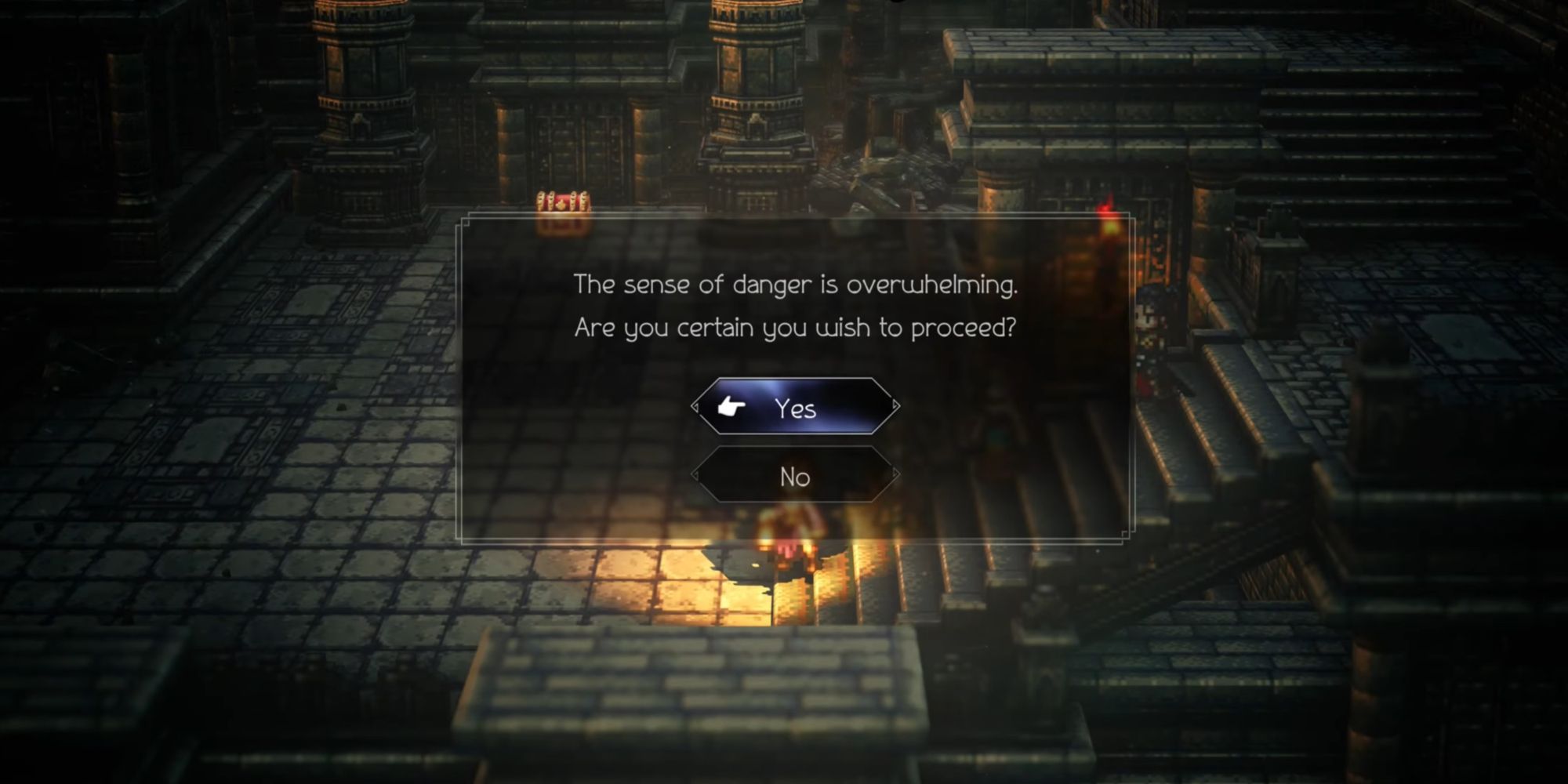Image resolution: width=1568 pixels, height=784 pixels.
Task: Select the Yes option to proceed
Action: pos(795,408)
